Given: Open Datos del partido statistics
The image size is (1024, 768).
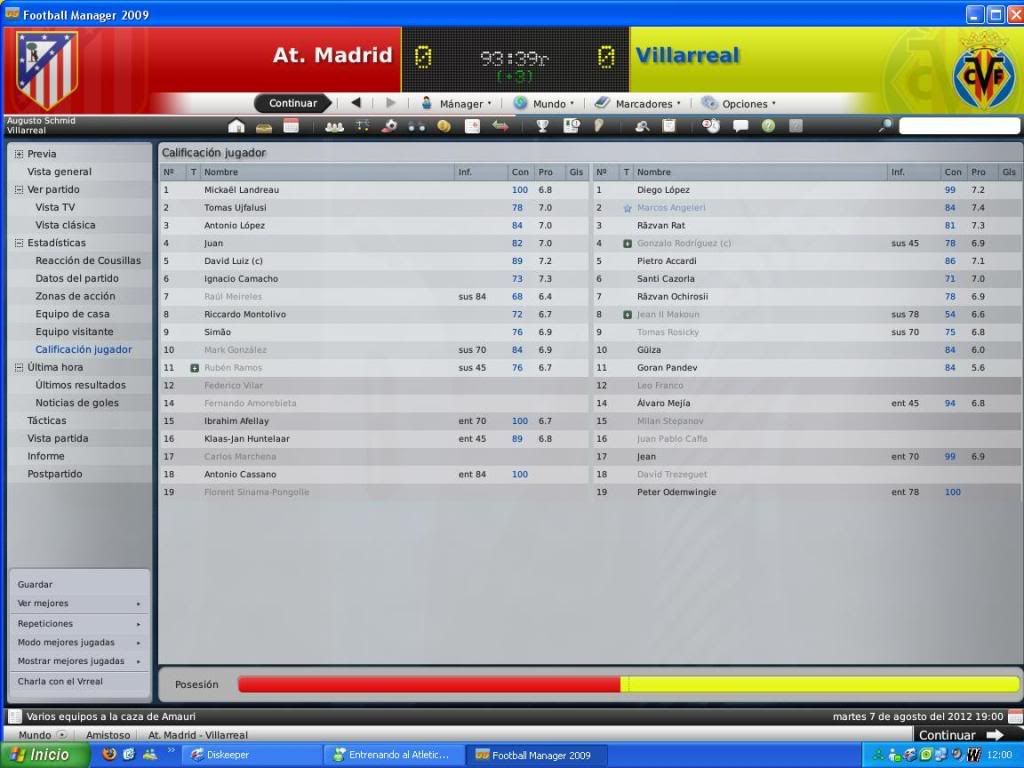Looking at the screenshot, I should pyautogui.click(x=77, y=279).
